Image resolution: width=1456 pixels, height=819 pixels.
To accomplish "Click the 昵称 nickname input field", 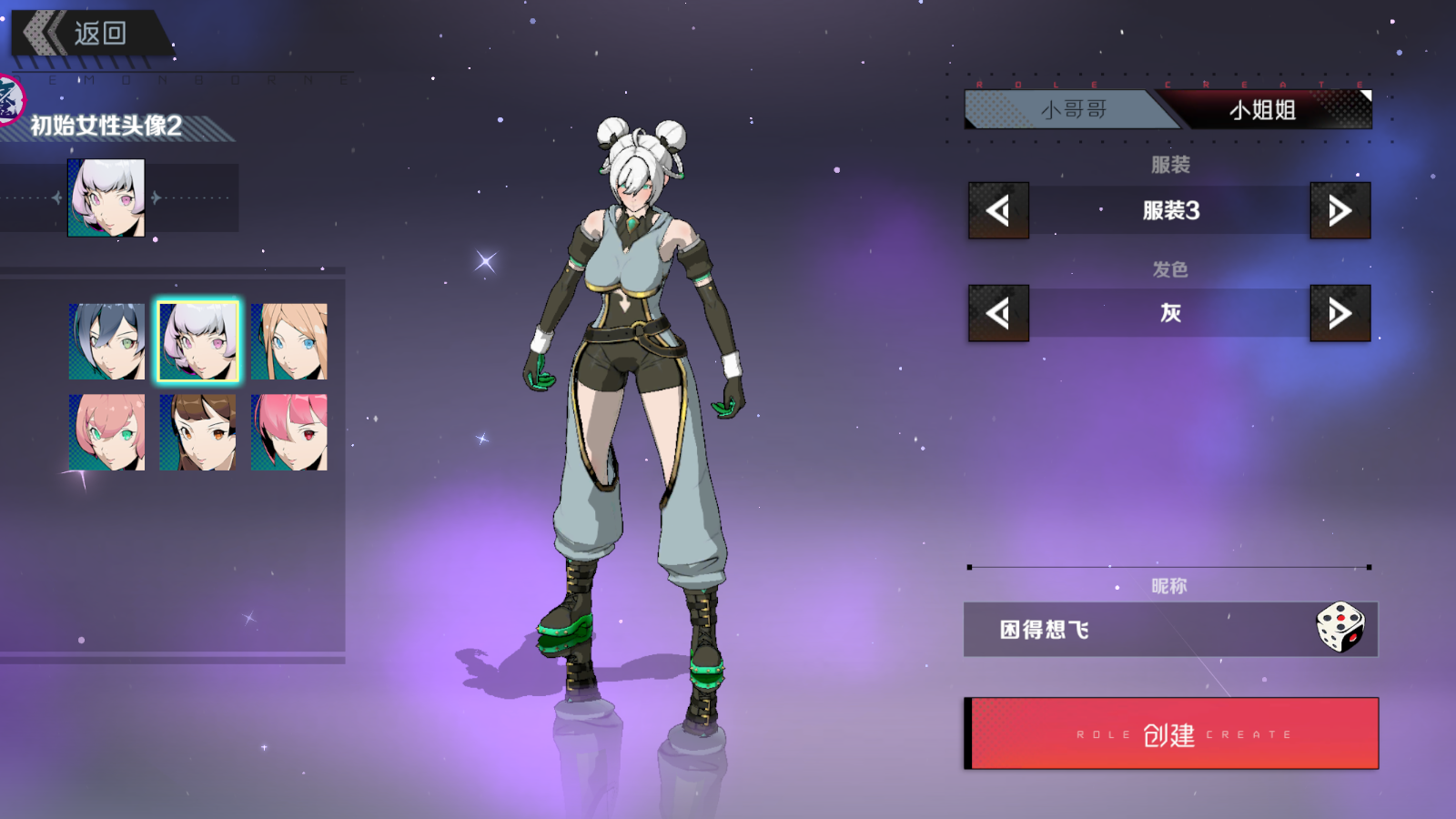I will [1137, 630].
